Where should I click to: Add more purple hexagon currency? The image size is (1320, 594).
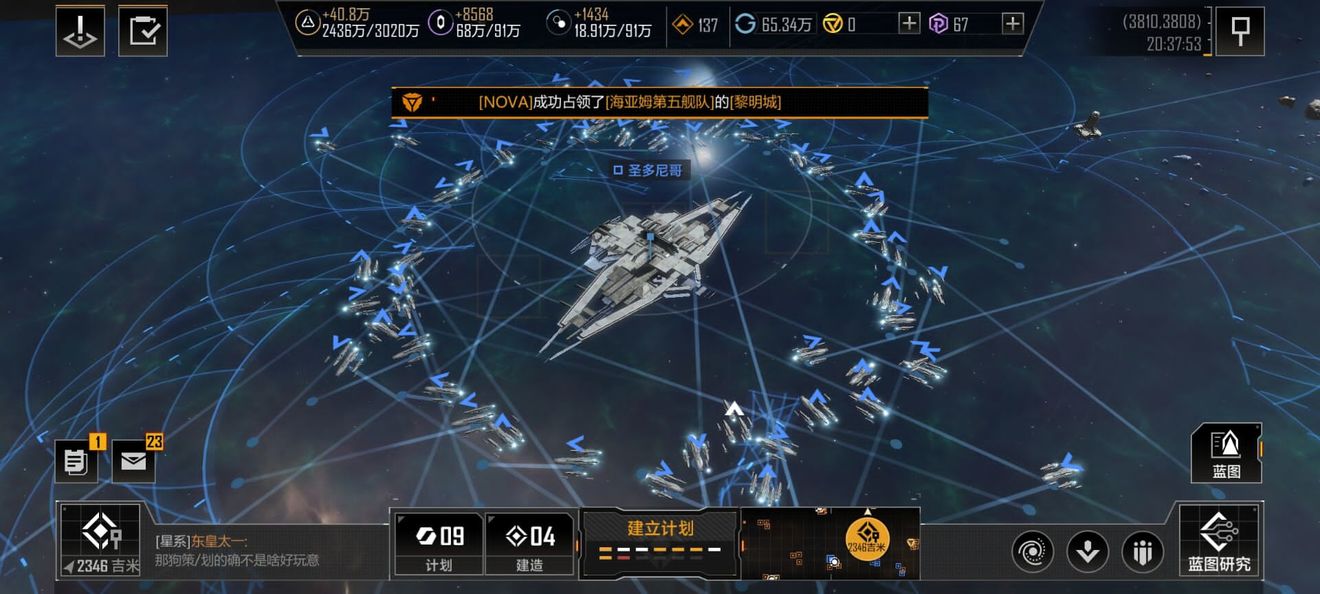1012,24
